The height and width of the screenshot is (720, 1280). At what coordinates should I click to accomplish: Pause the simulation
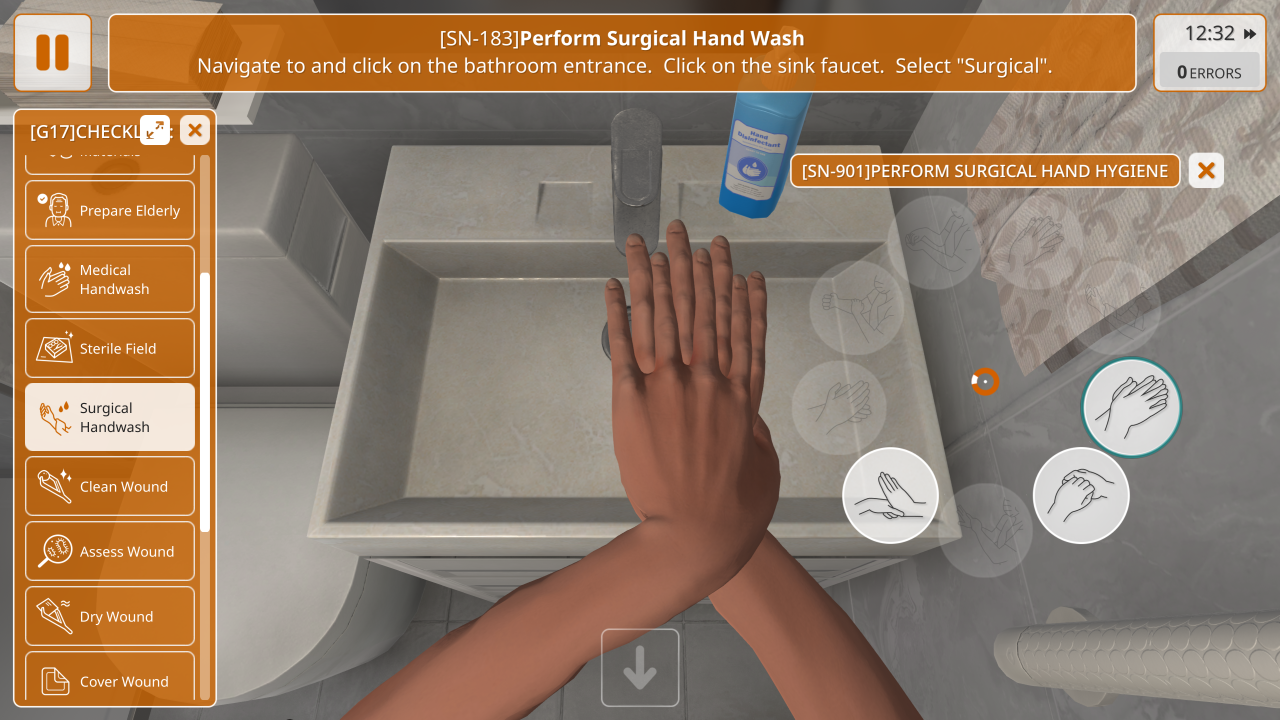(53, 53)
